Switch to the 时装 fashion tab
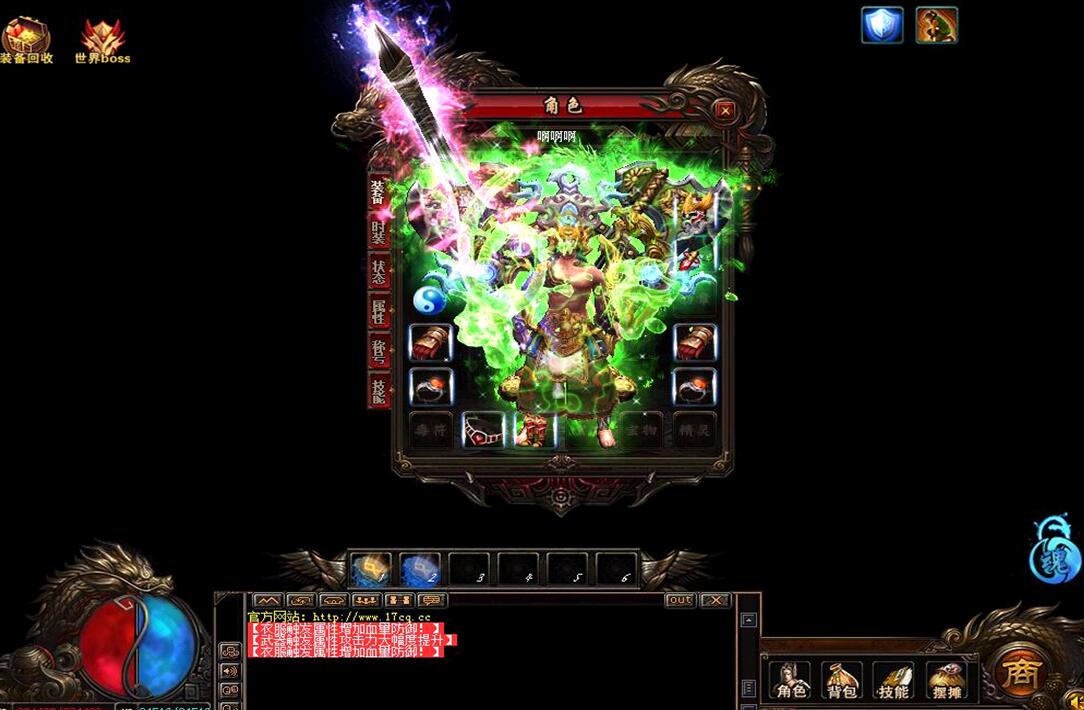1084x710 pixels. pos(378,233)
